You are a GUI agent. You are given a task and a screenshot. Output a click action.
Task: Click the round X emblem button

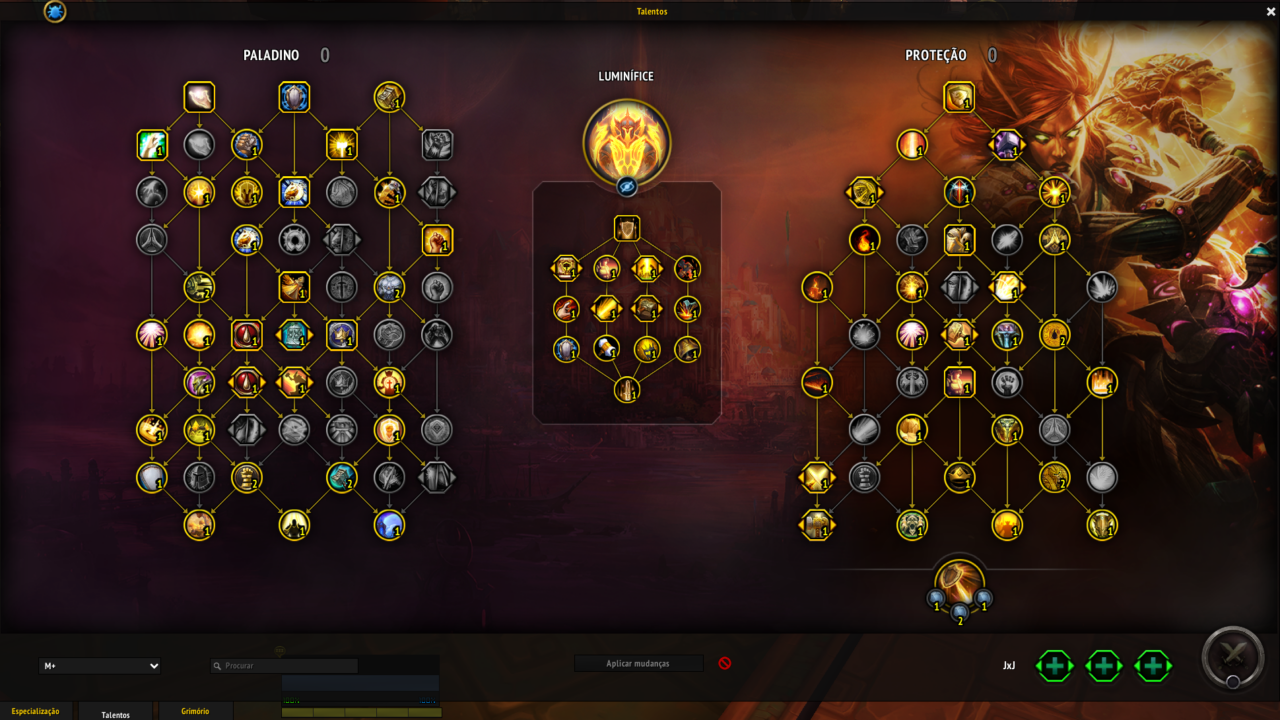(1233, 657)
